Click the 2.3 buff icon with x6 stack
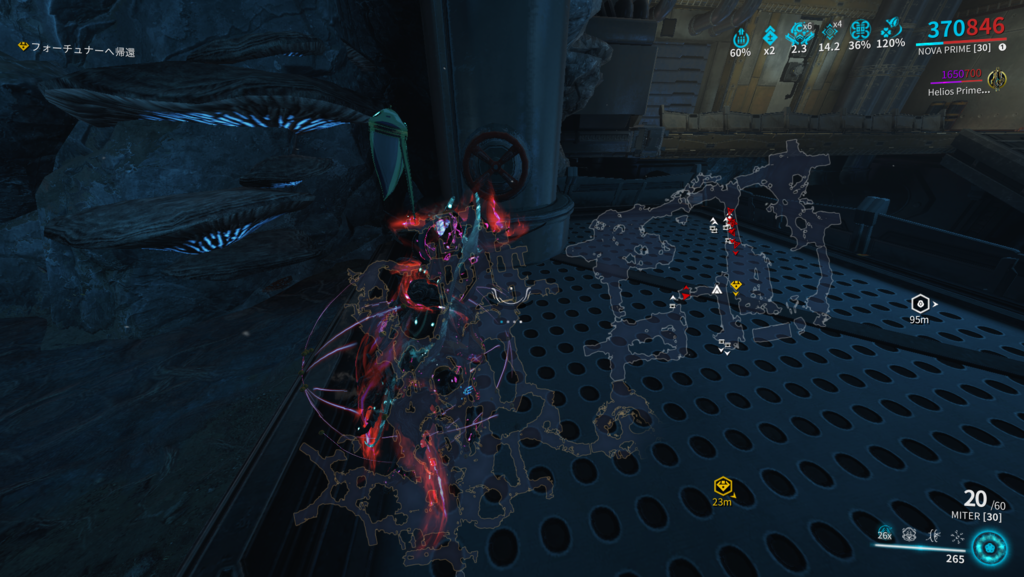1024x577 pixels. (x=800, y=33)
